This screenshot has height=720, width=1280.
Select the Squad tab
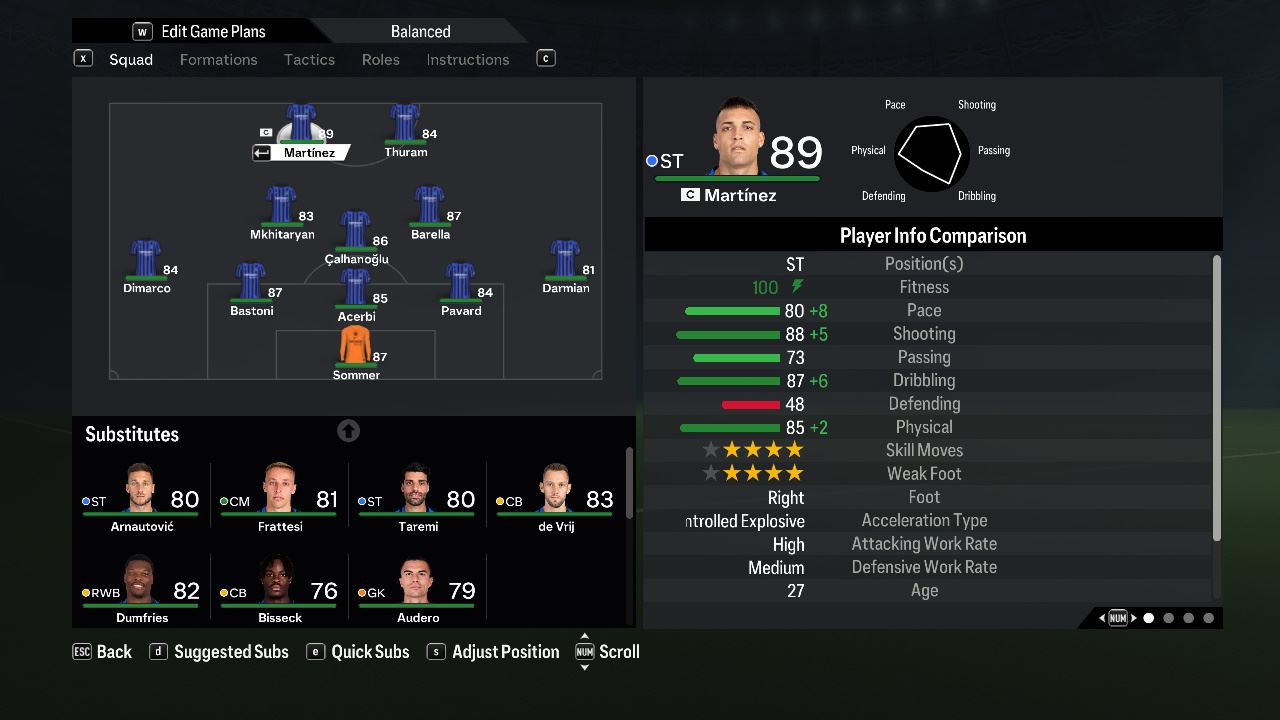tap(130, 60)
